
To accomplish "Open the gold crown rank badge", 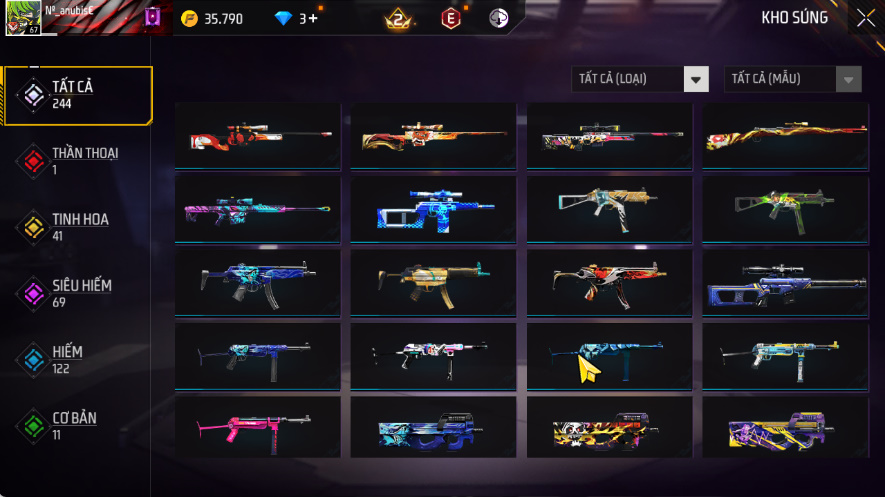I will point(399,18).
